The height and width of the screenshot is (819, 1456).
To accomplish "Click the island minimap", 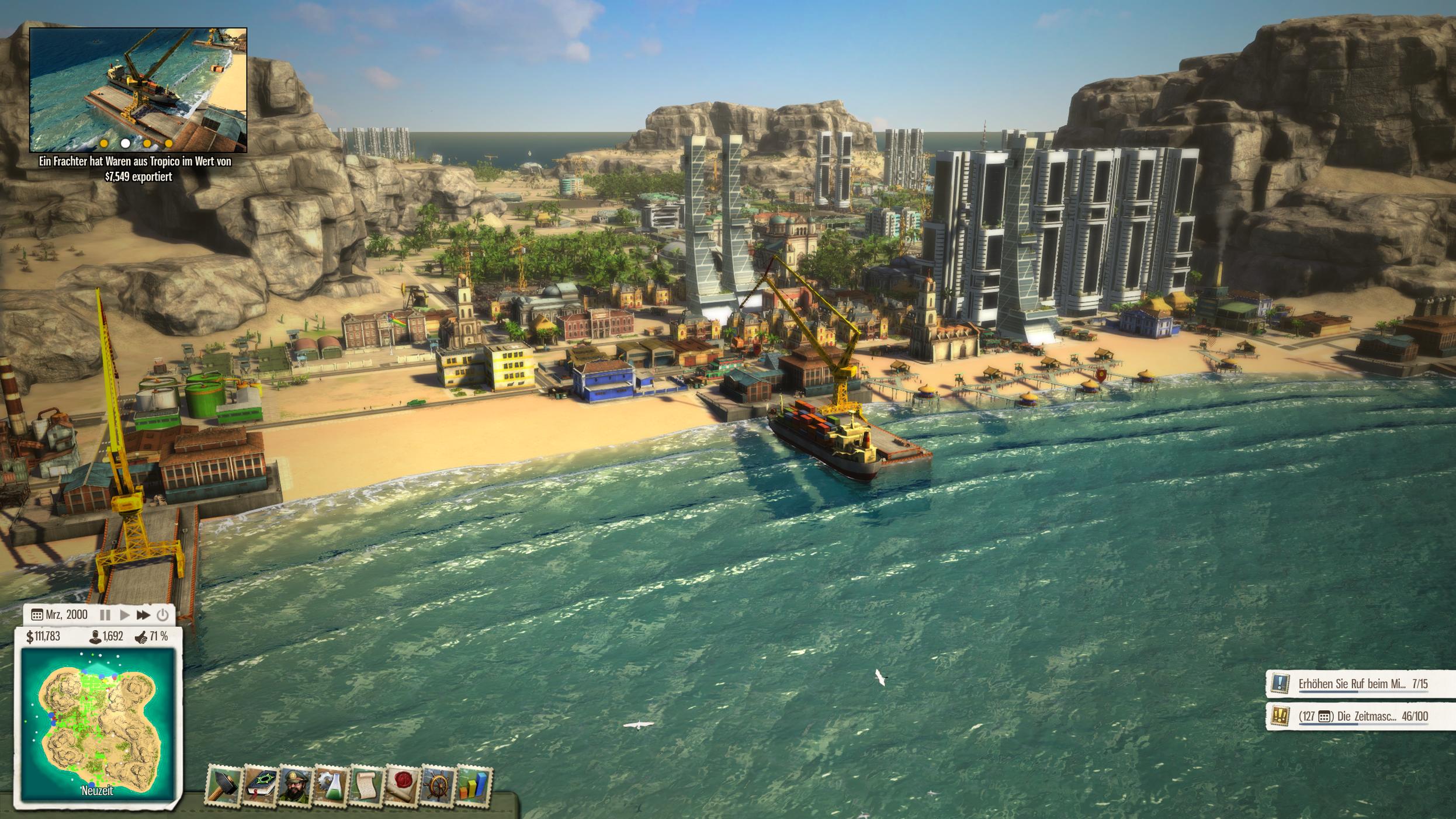I will [x=98, y=723].
